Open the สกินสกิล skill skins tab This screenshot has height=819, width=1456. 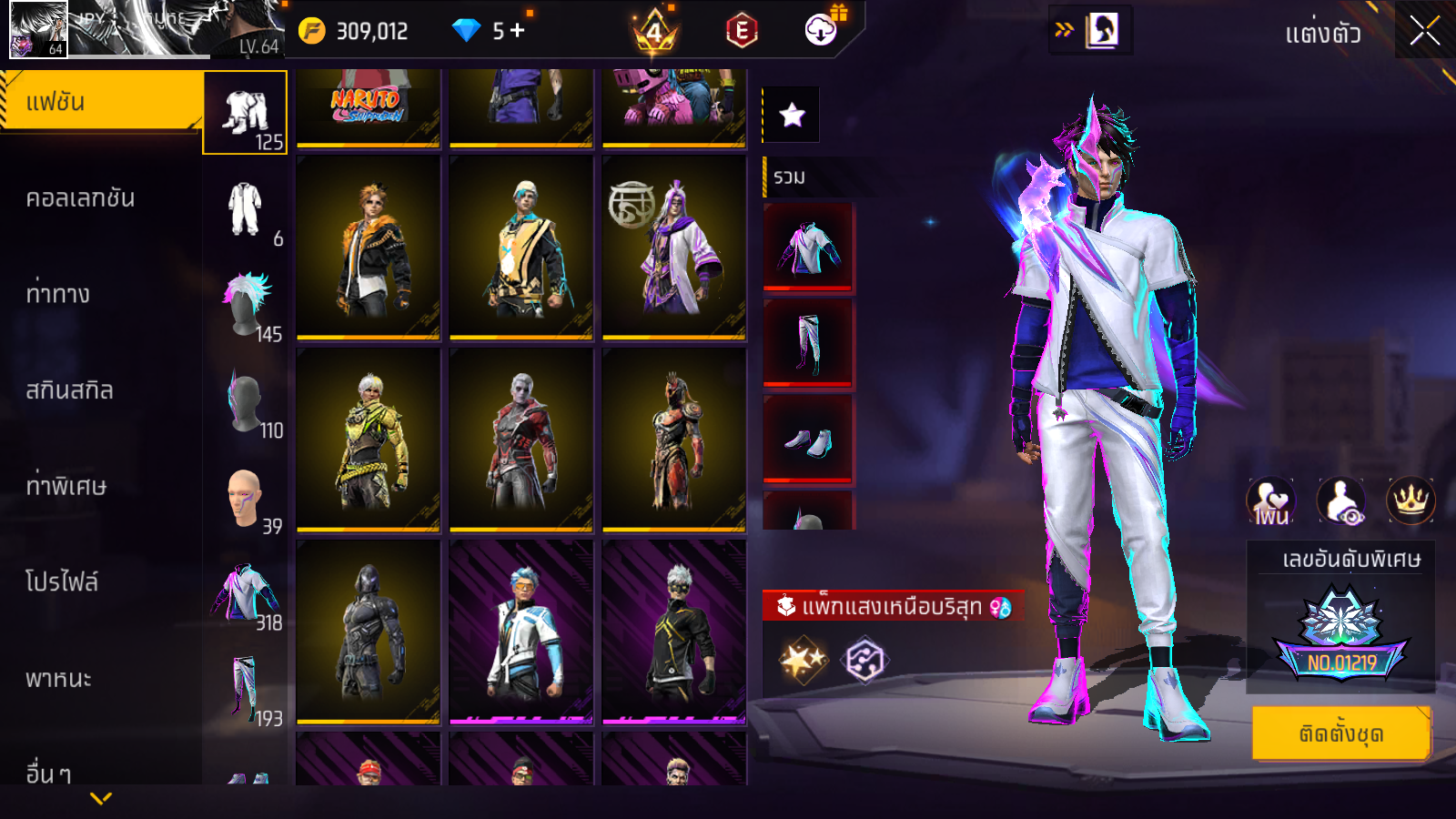[69, 390]
